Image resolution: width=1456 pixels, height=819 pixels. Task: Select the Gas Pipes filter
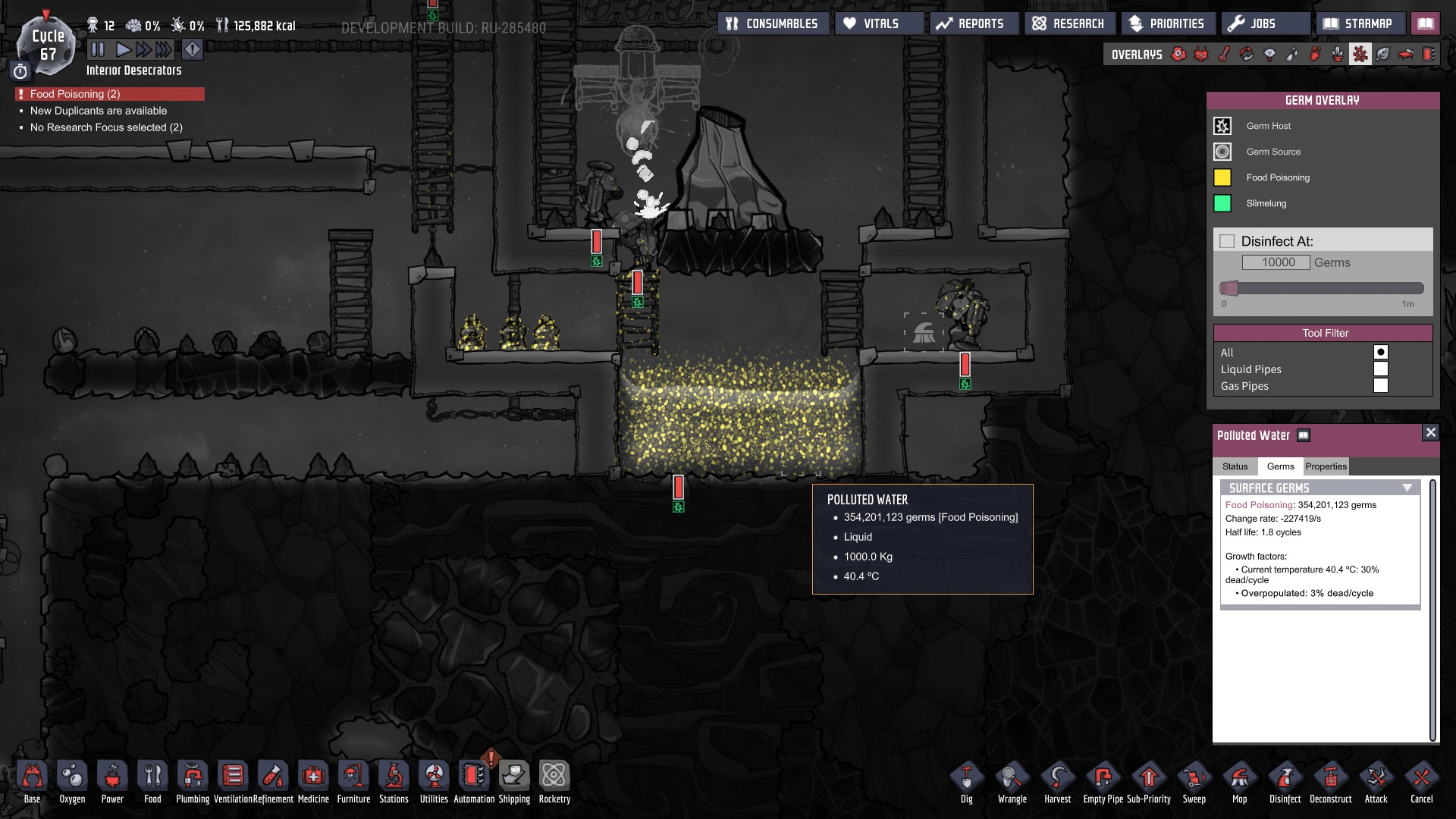click(x=1382, y=385)
